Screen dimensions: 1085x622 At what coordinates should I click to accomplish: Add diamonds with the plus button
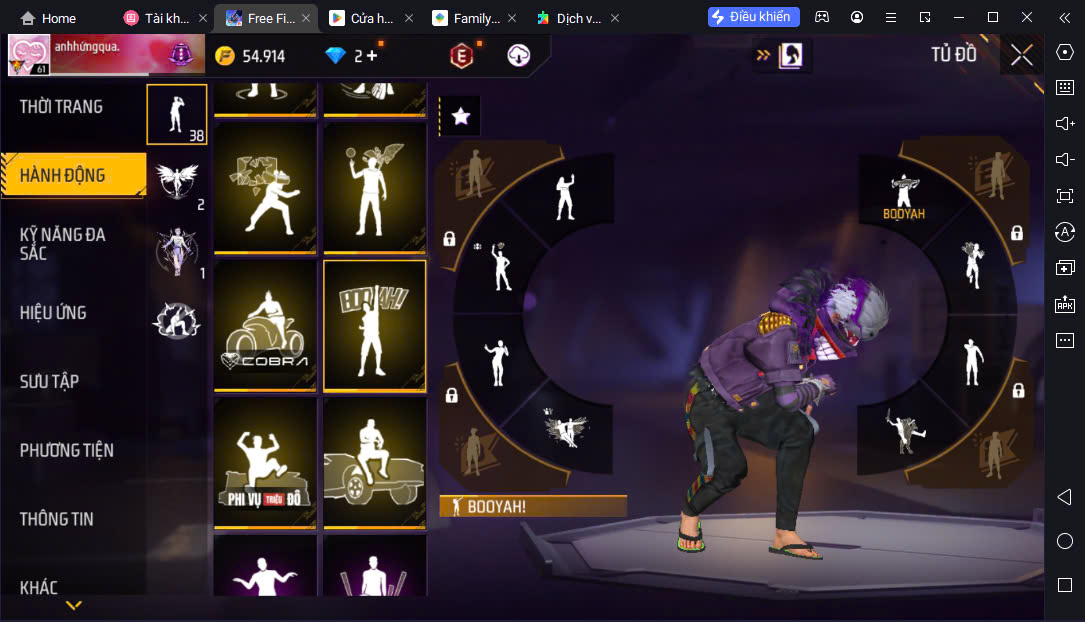point(372,56)
